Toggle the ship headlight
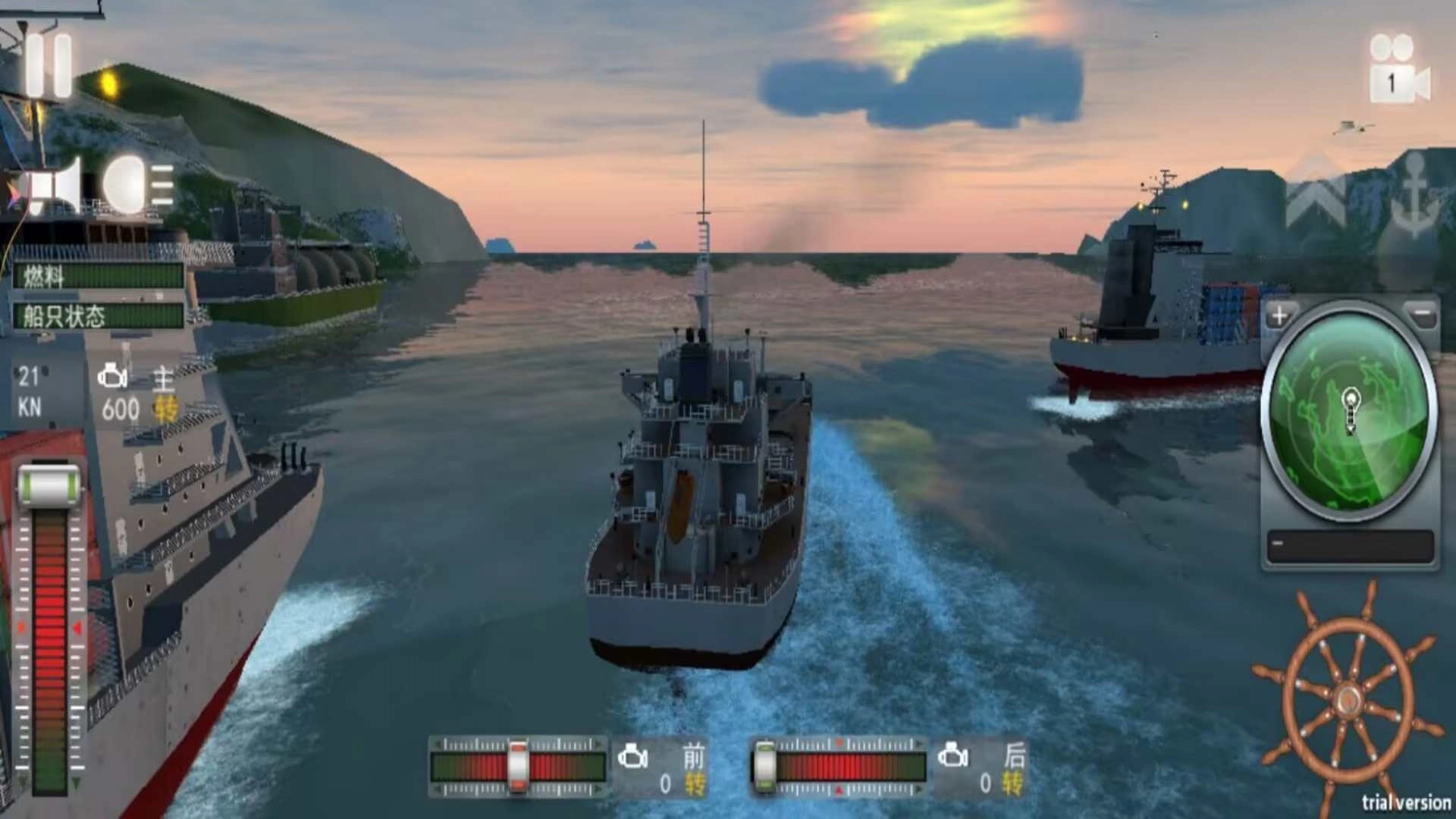The height and width of the screenshot is (819, 1456). point(138,184)
